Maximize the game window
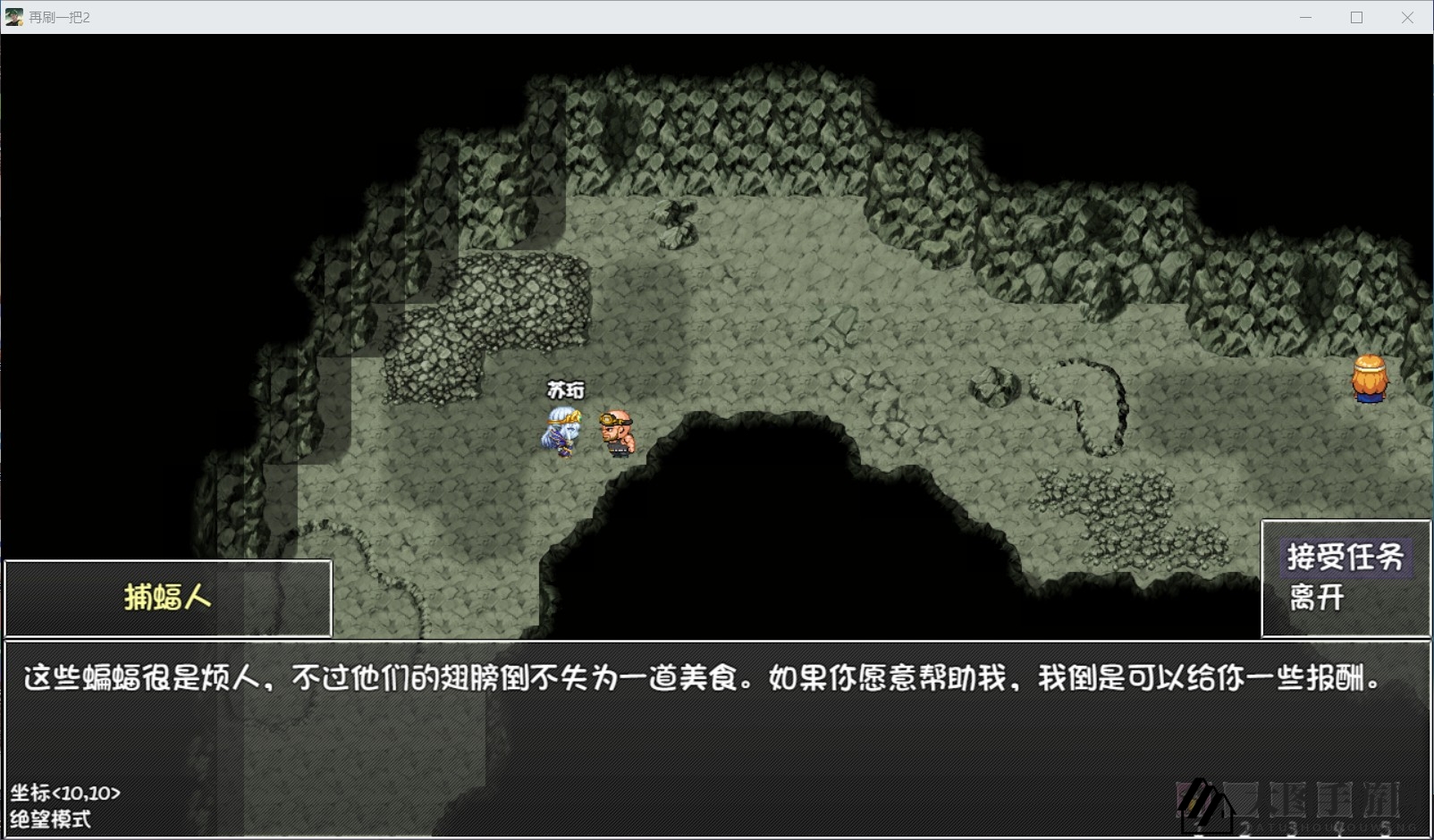1434x840 pixels. click(1356, 17)
